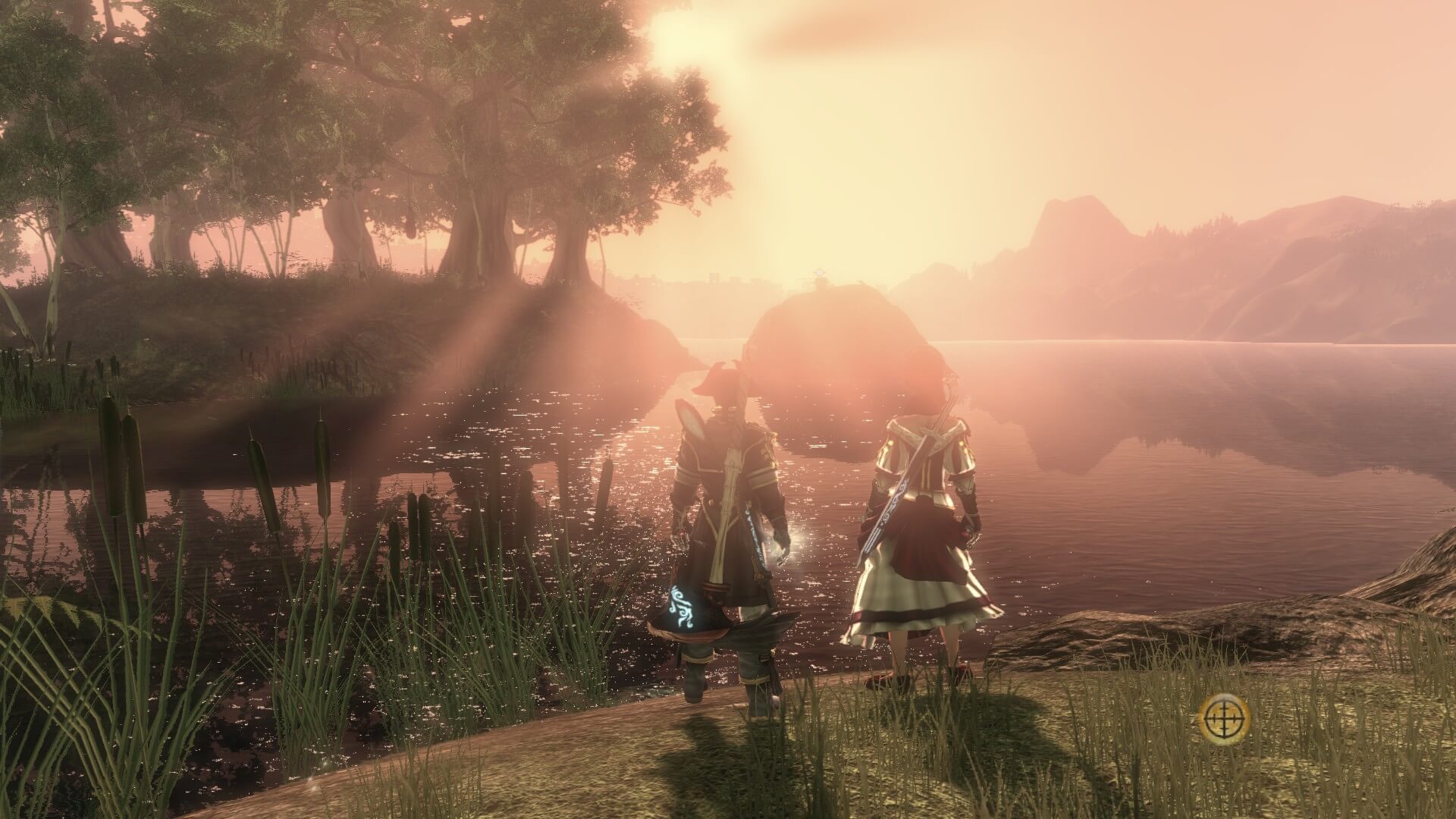Click the golden crosshair target icon
Viewport: 1456px width, 819px height.
pyautogui.click(x=1225, y=720)
